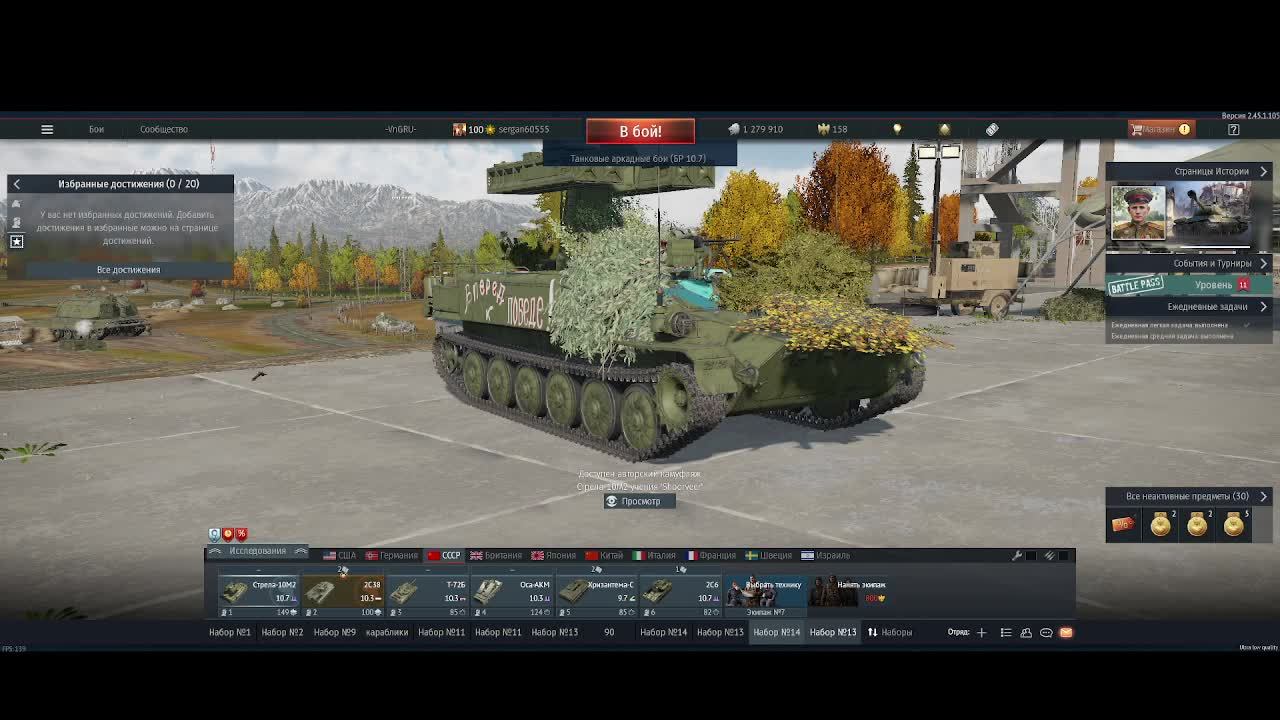The width and height of the screenshot is (1280, 720).
Task: Open the «Магазин» shop
Action: click(x=1160, y=129)
